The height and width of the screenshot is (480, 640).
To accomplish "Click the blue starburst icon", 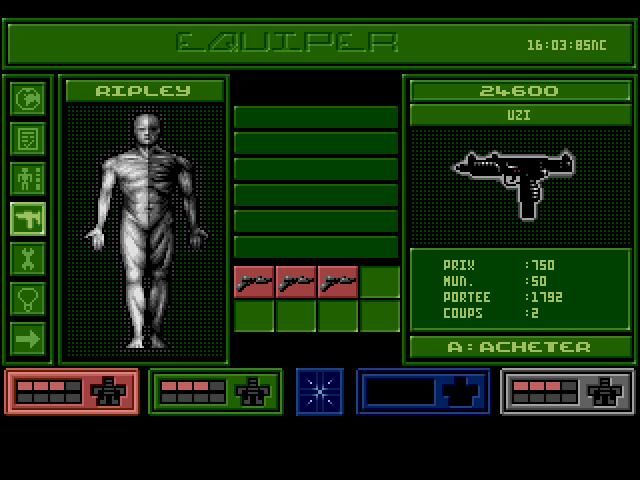I will click(320, 391).
